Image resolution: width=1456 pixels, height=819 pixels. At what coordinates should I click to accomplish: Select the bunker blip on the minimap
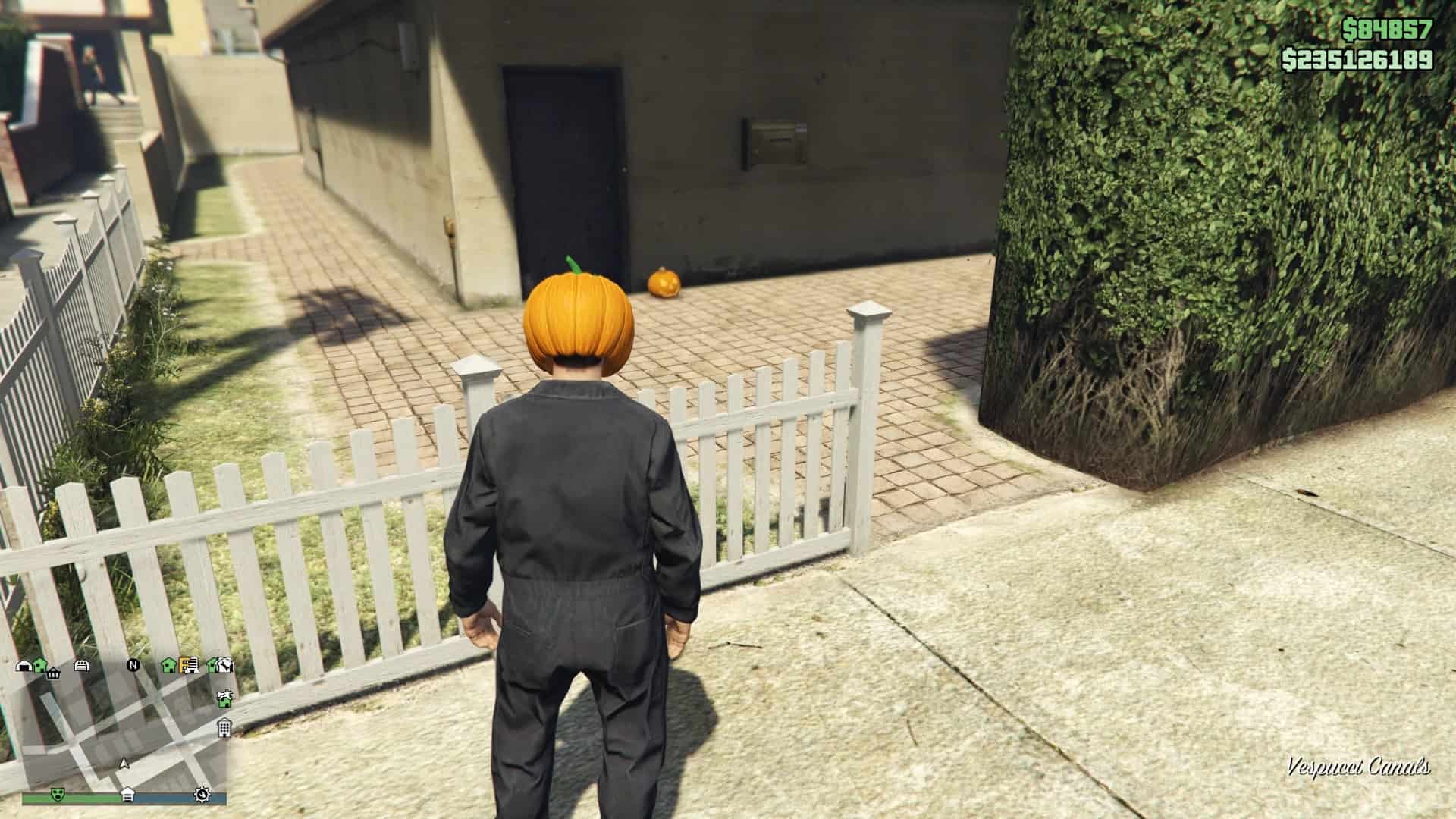click(x=24, y=666)
